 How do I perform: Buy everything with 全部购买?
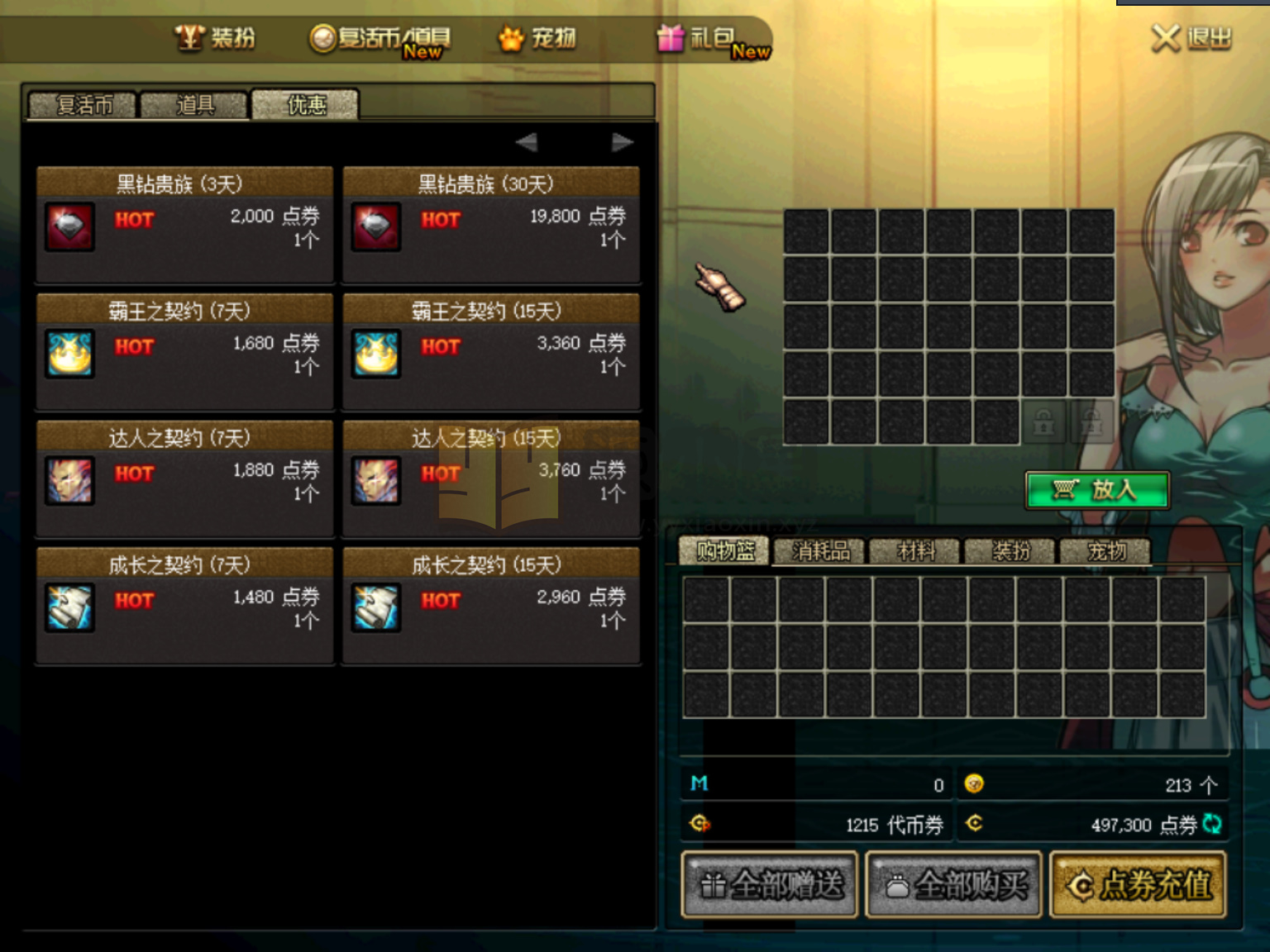tap(953, 885)
